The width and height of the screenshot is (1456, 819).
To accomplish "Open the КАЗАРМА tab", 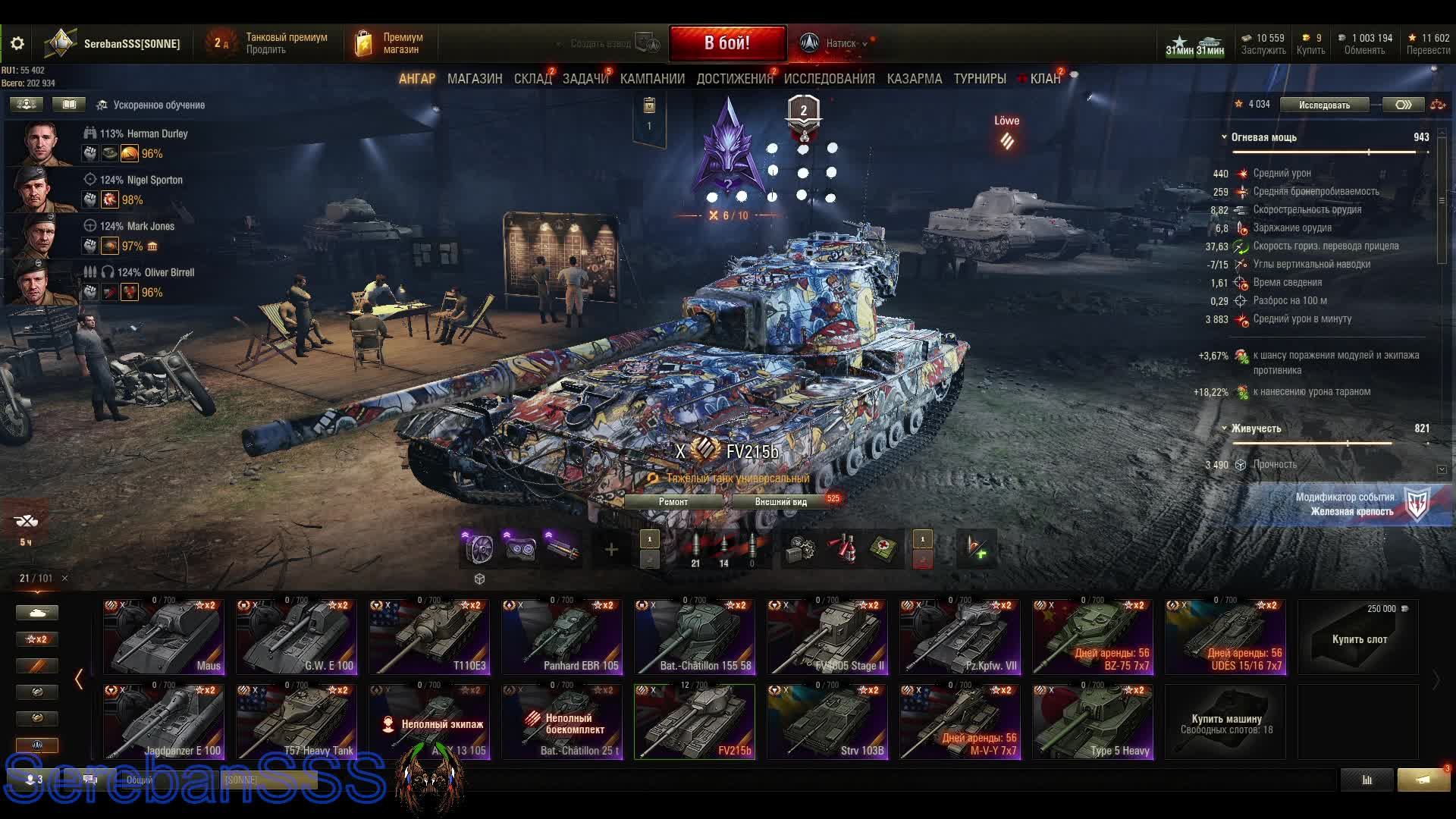I will click(x=915, y=79).
